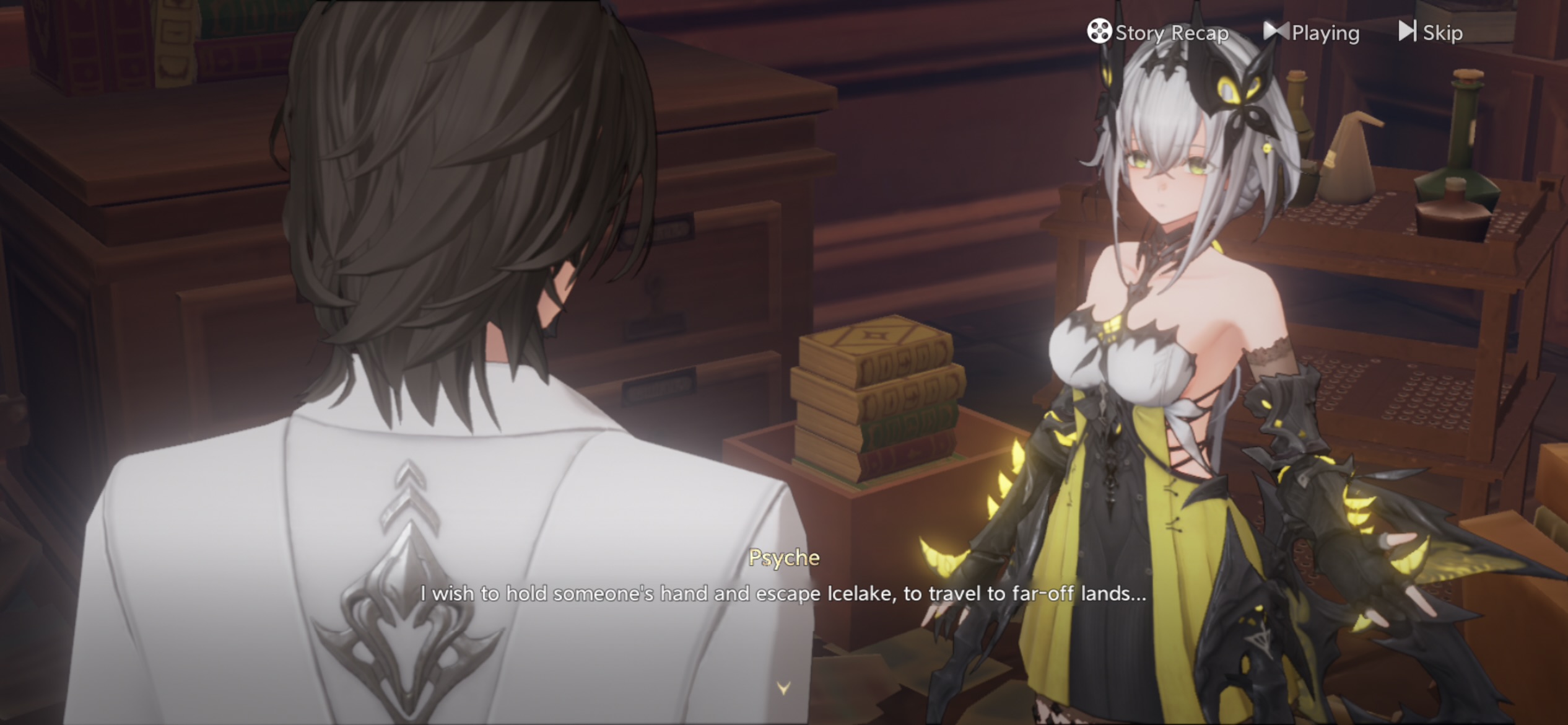
Task: Advance dialogue with the yellow arrow
Action: click(783, 688)
